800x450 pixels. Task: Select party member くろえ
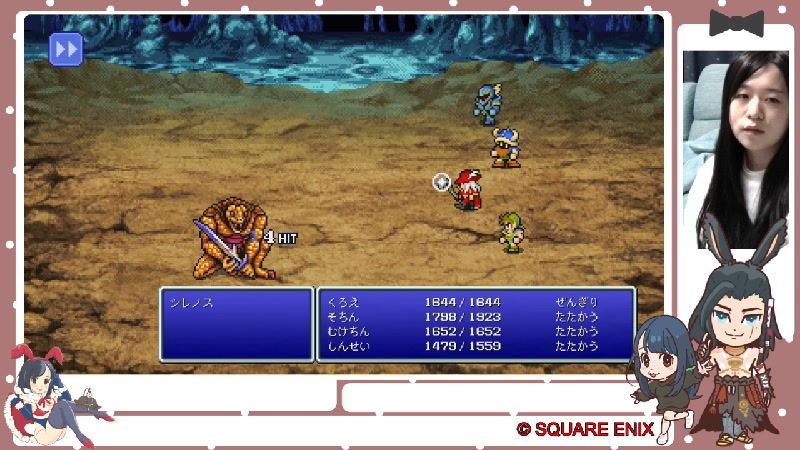point(343,302)
